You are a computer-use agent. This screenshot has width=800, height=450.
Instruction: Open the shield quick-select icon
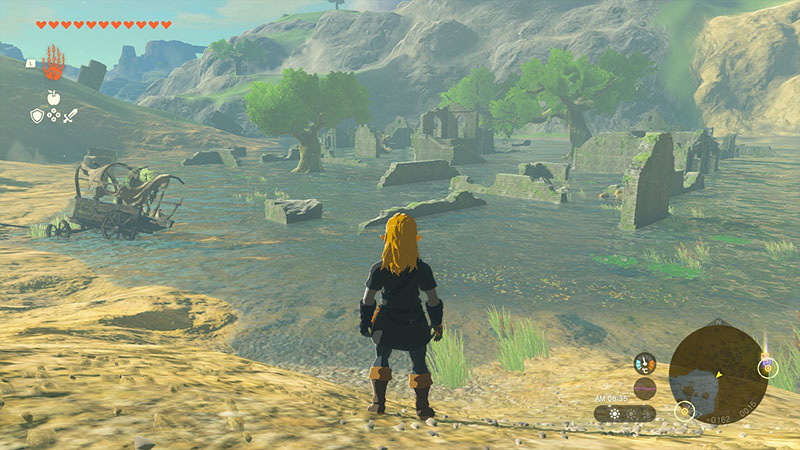(36, 116)
